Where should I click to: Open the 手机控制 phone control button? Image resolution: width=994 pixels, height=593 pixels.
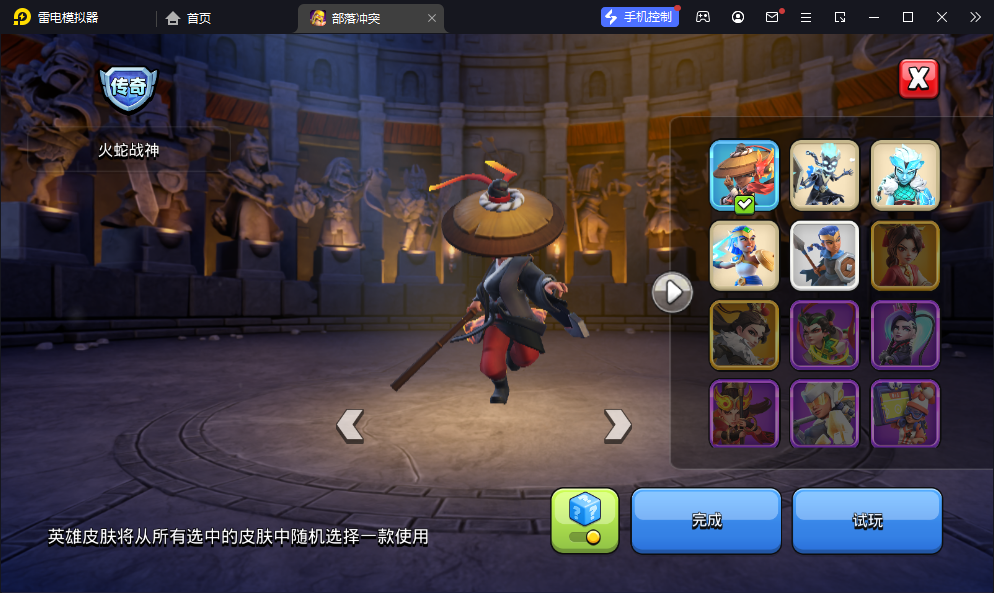tap(639, 17)
